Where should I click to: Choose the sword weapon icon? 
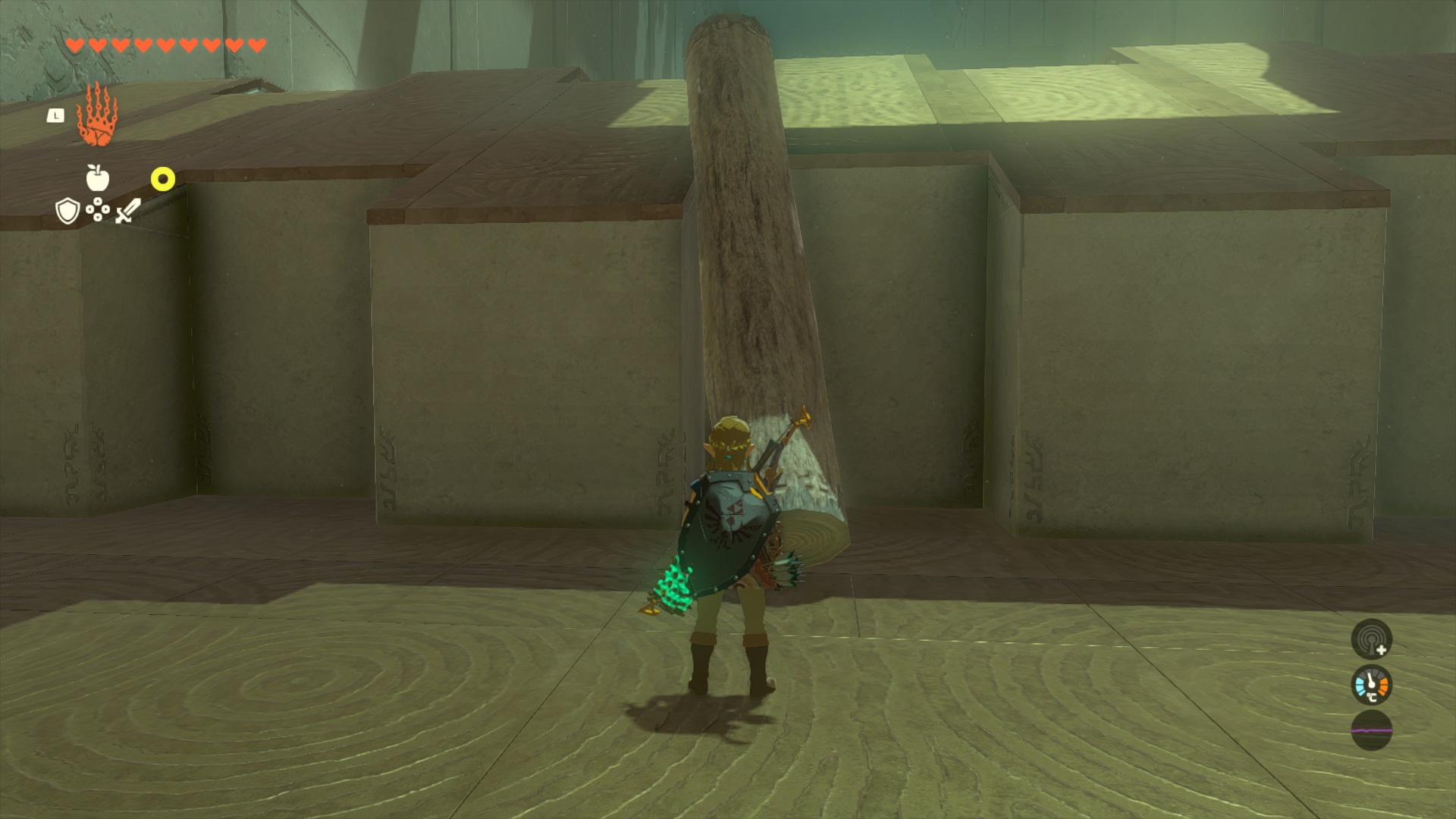coord(128,211)
